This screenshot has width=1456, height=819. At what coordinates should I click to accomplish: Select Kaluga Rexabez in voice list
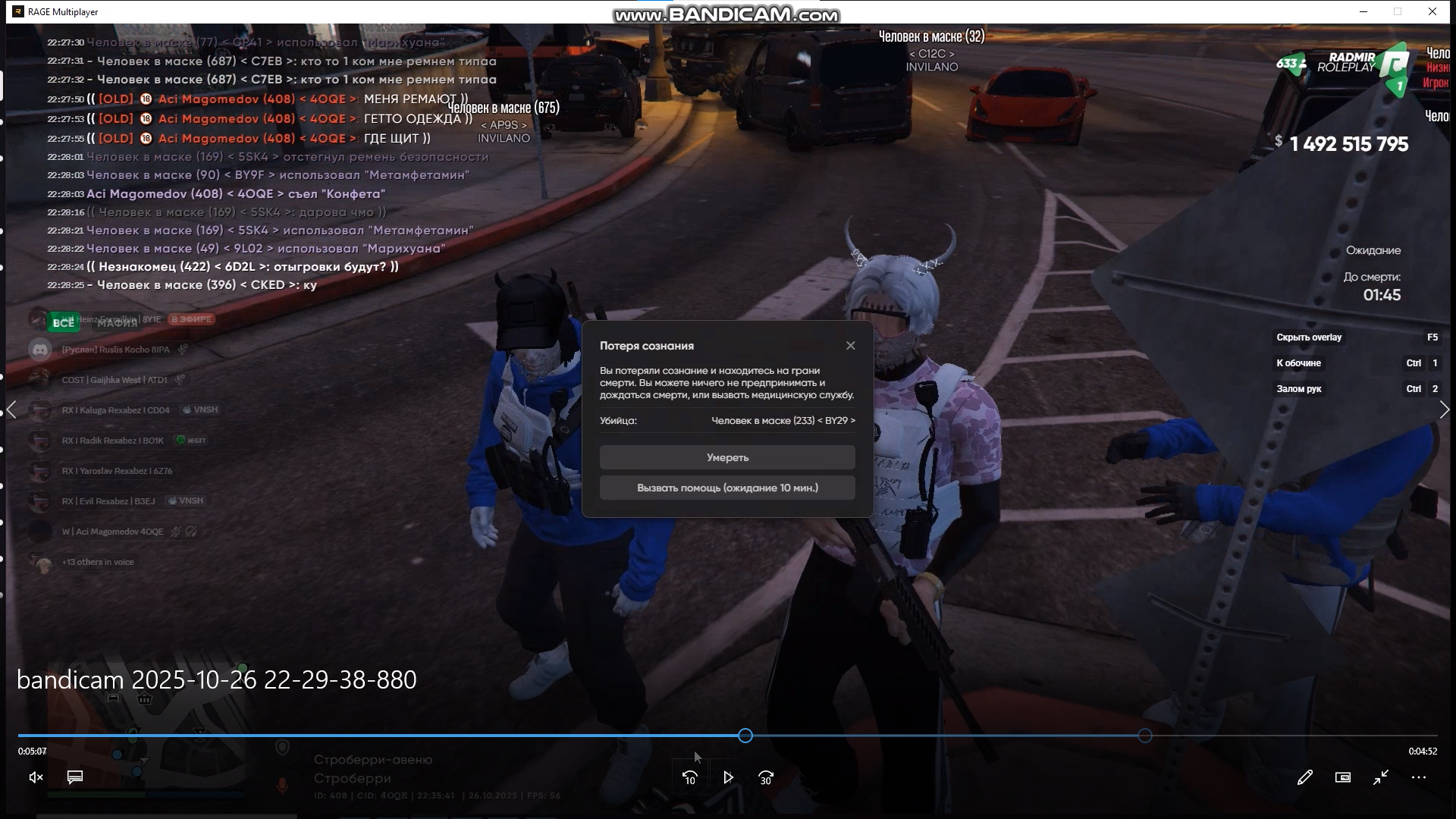[x=115, y=410]
